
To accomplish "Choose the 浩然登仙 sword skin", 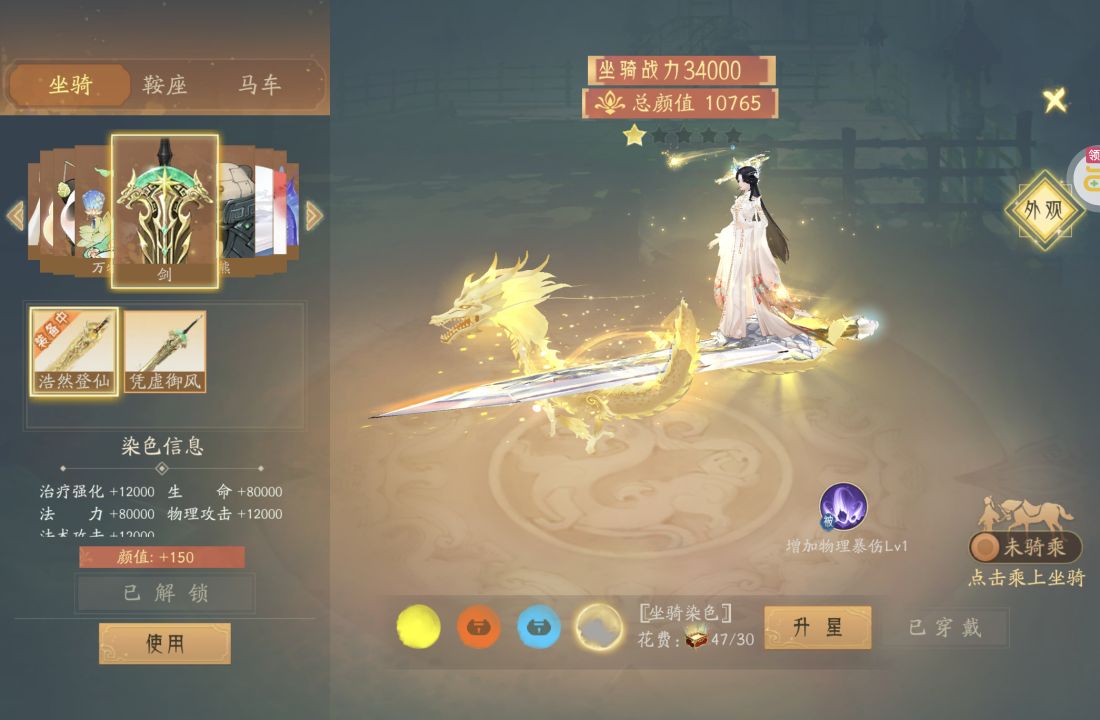I will 74,351.
